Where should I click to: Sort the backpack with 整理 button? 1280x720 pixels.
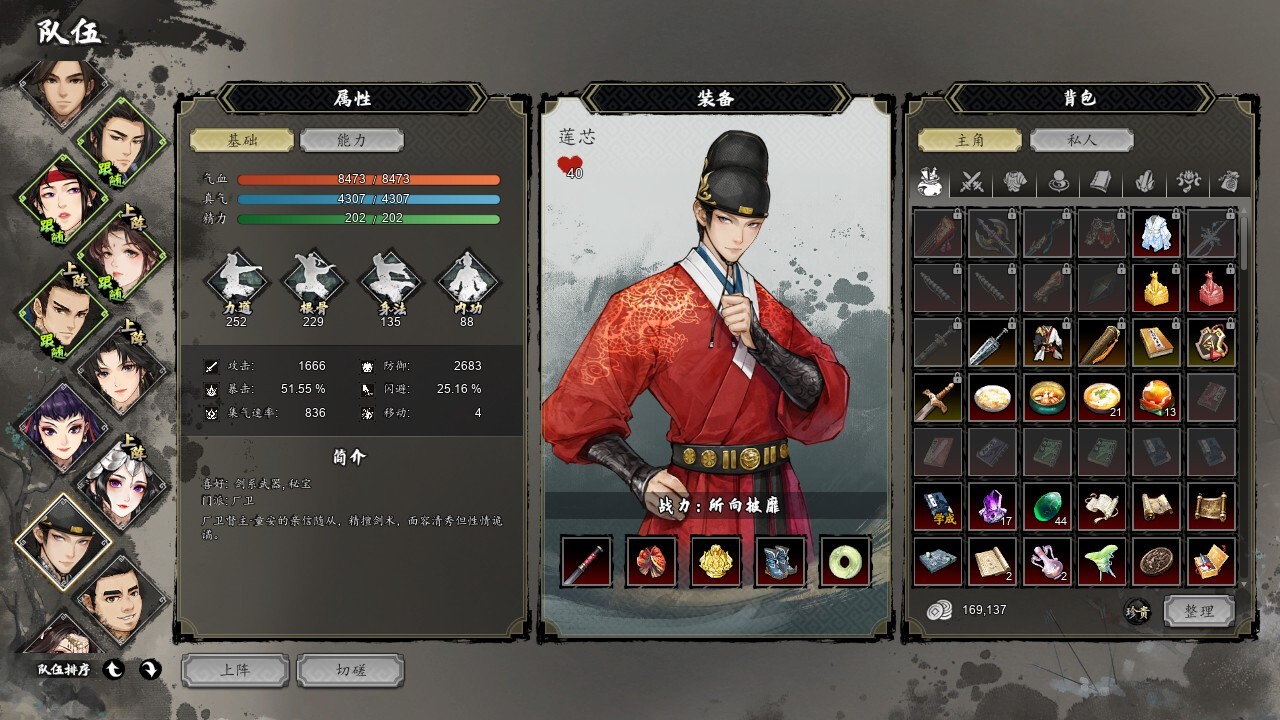[x=1199, y=611]
